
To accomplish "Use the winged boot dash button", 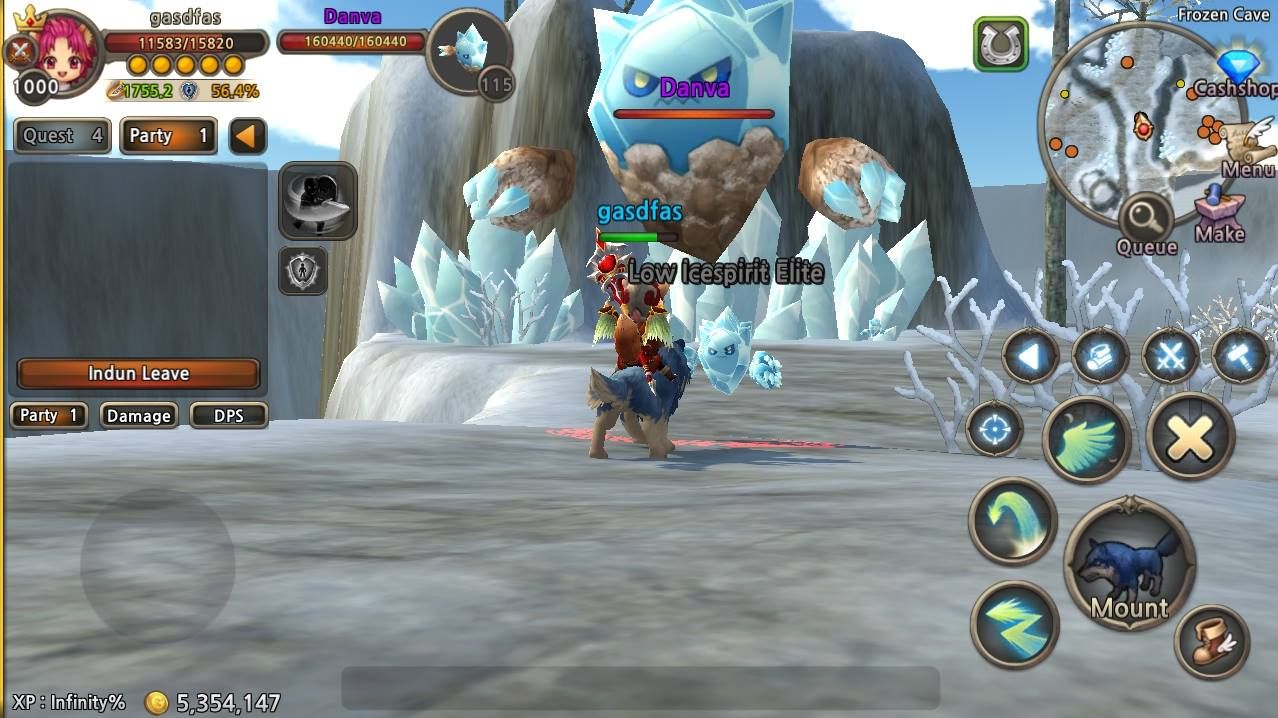I will click(1212, 641).
